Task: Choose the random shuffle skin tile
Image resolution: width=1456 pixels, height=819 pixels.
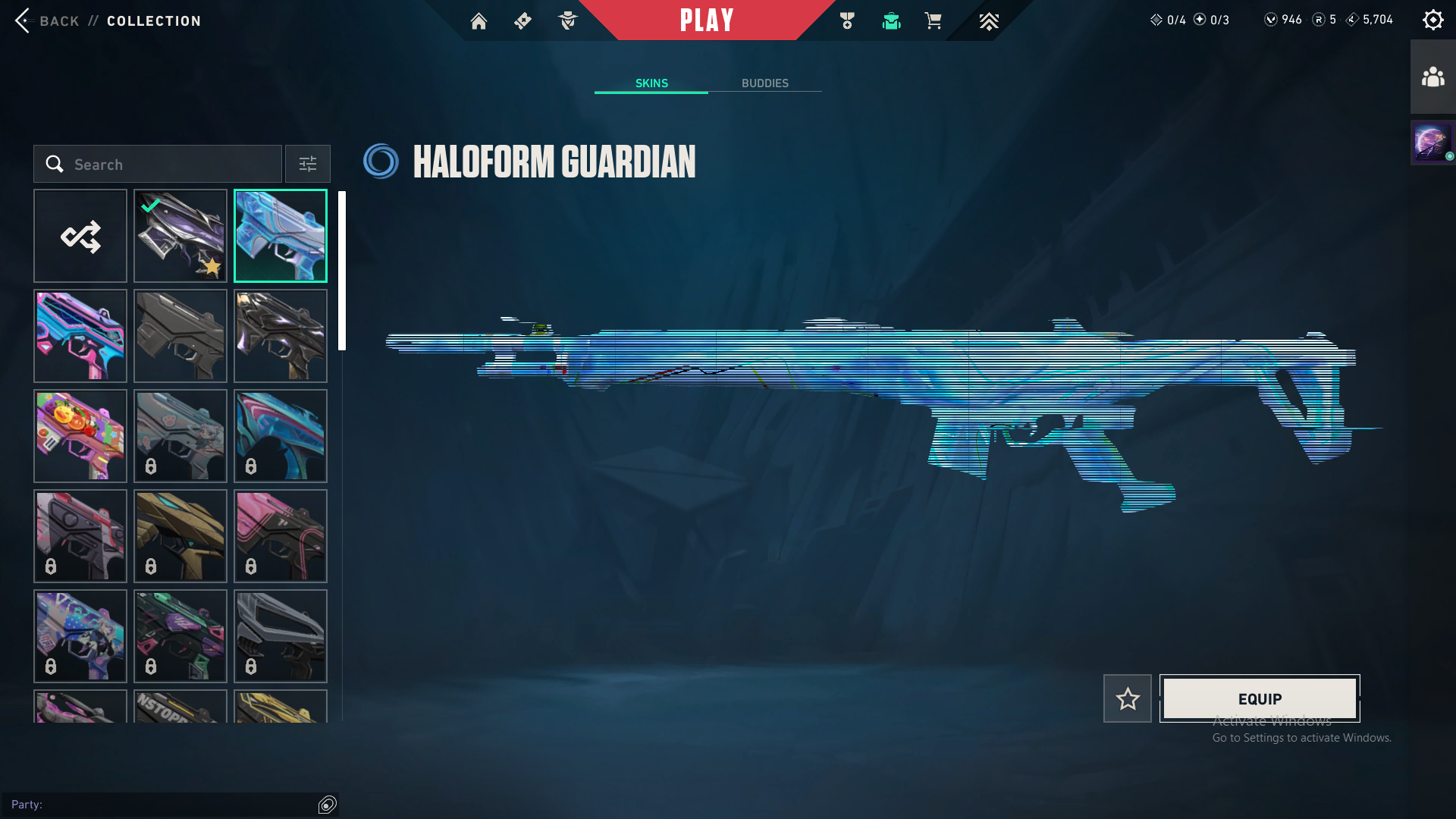Action: (80, 236)
